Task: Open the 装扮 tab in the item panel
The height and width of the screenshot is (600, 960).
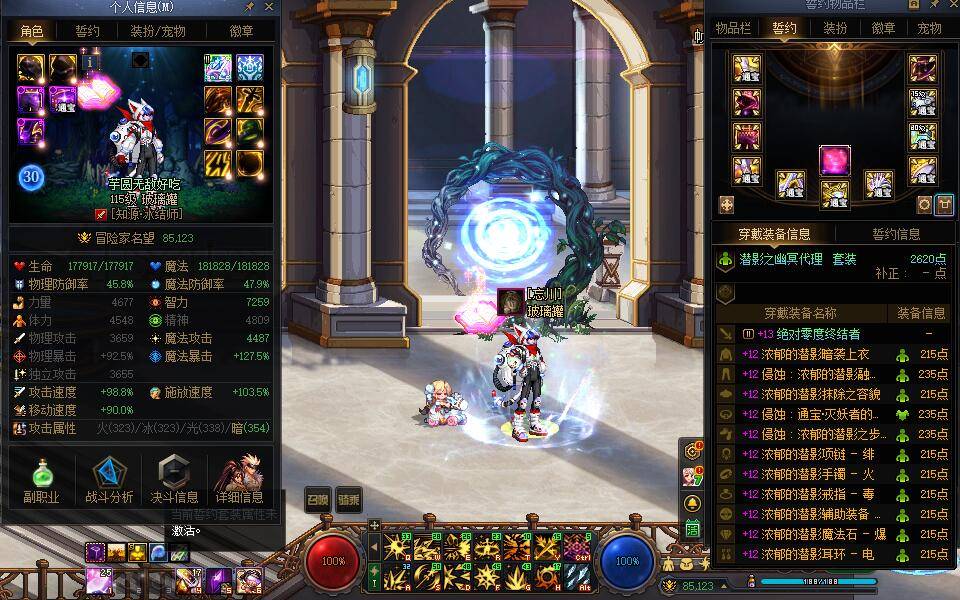Action: click(x=835, y=28)
